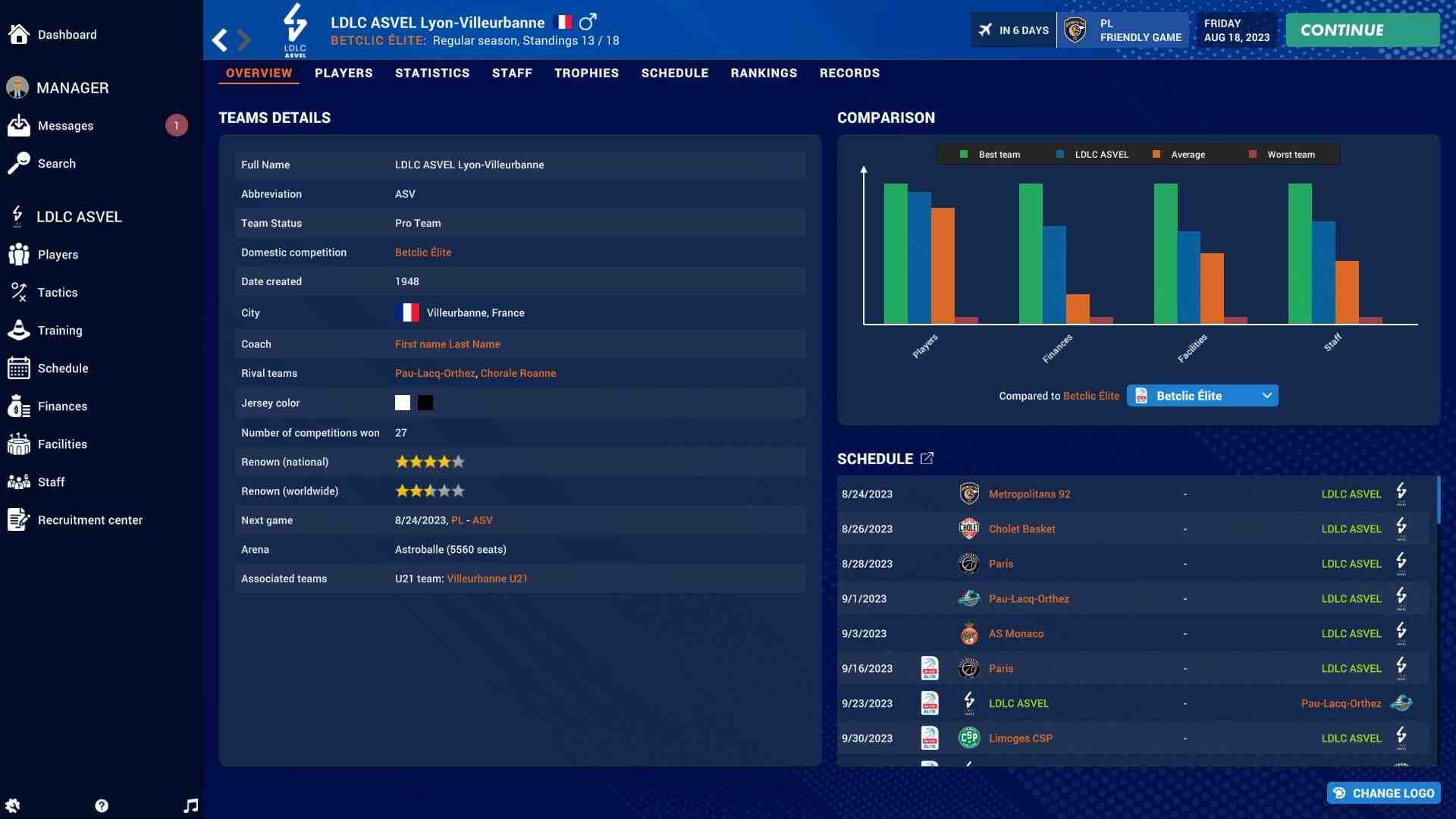Select Metropolitans 92 in the schedule
Screen dimensions: 1456x819
coord(1029,494)
